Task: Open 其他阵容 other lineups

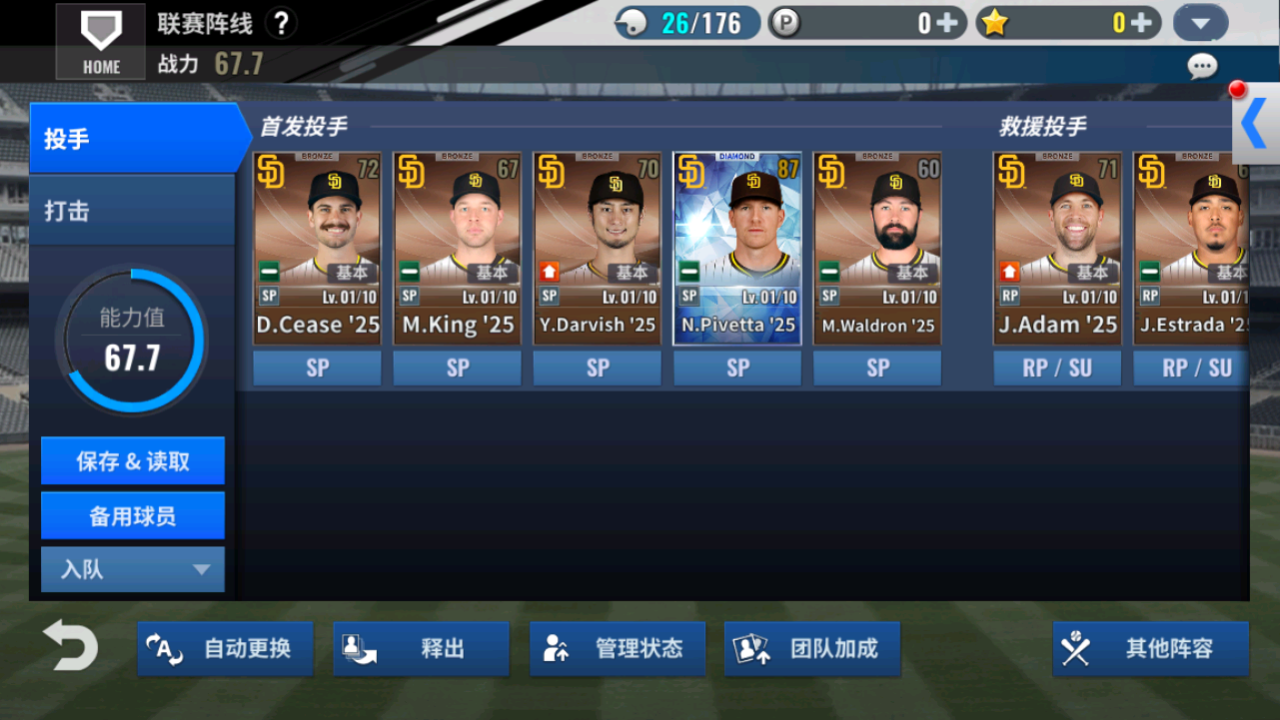Action: click(x=1150, y=649)
